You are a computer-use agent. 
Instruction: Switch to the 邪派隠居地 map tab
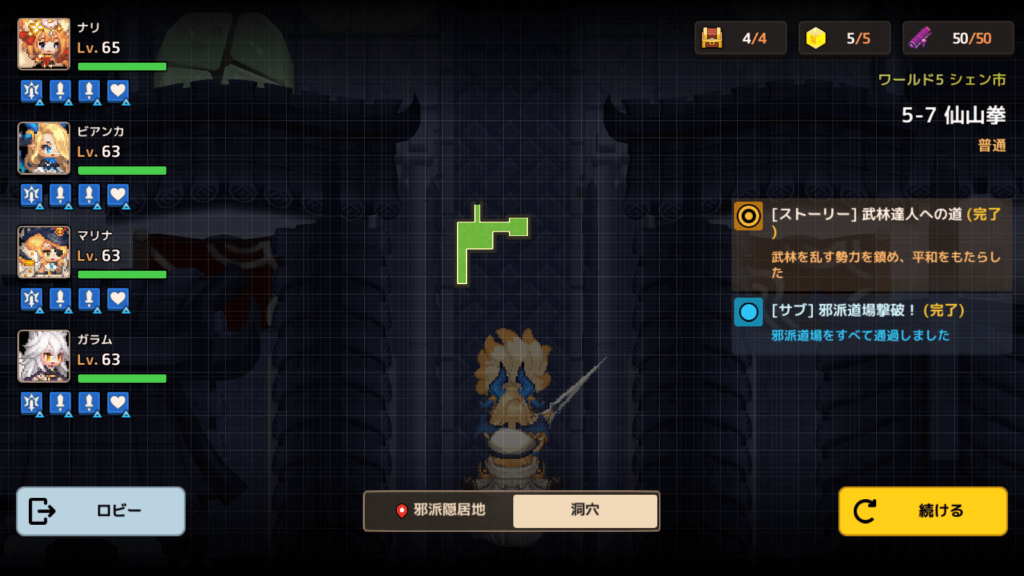[440, 510]
